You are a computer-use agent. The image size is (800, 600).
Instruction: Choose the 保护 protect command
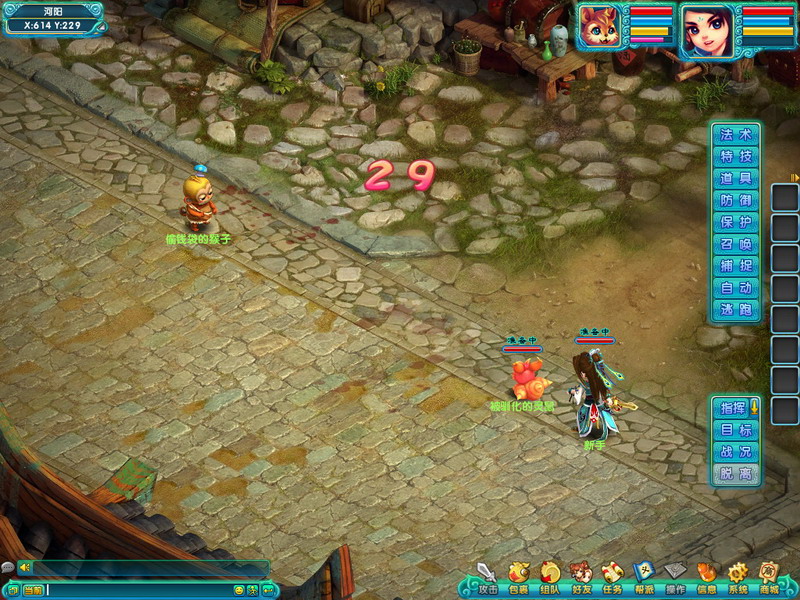[x=736, y=223]
